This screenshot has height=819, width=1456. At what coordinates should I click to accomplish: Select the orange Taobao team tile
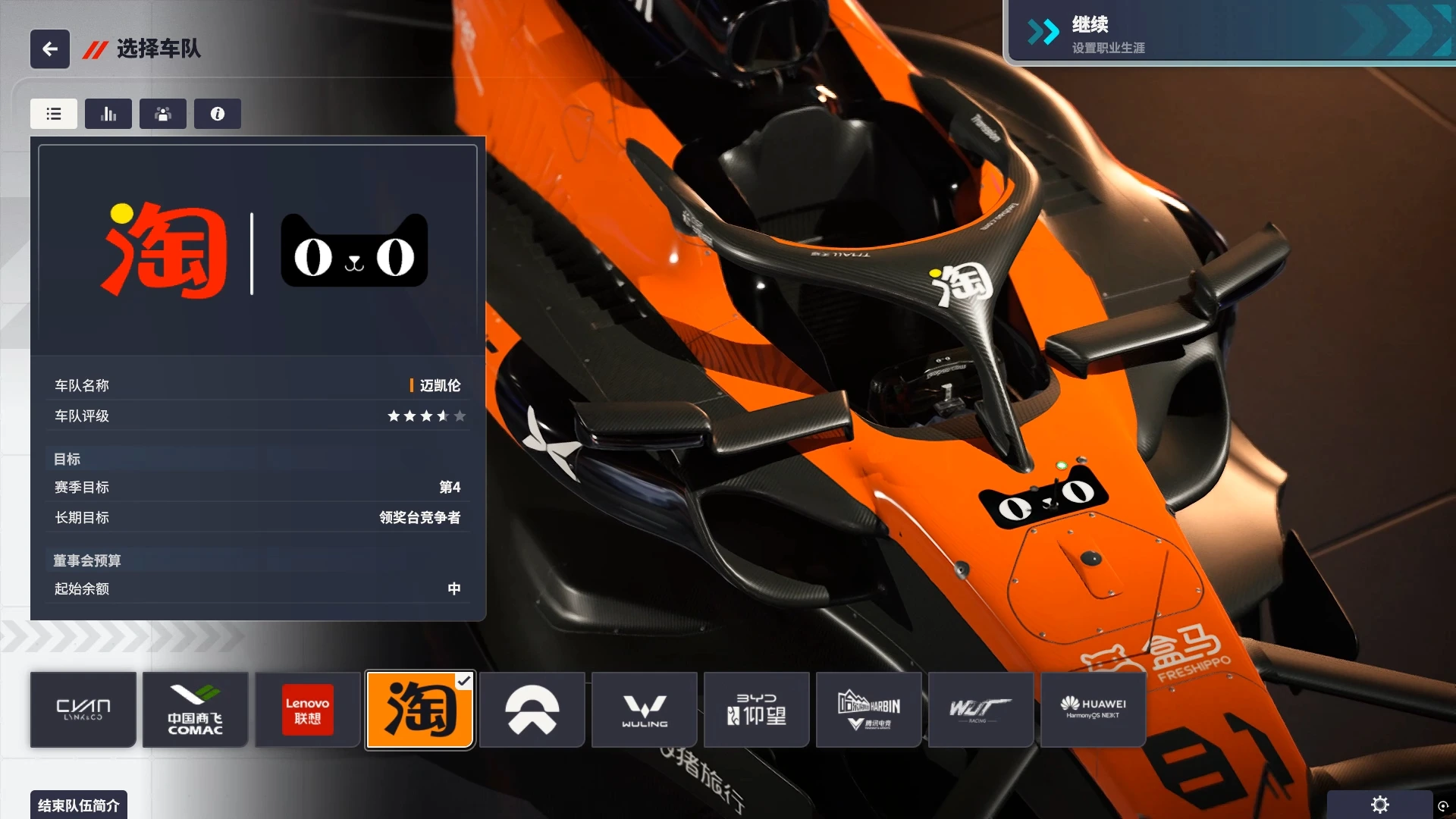pos(420,710)
